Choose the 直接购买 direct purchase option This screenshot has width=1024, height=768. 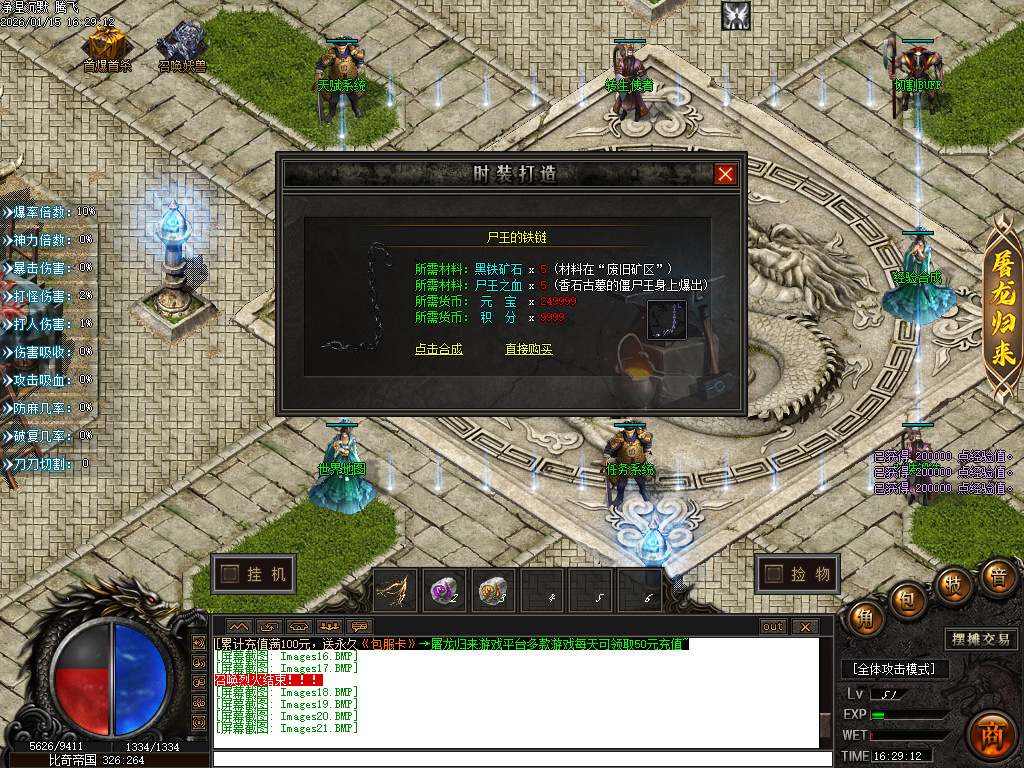pyautogui.click(x=529, y=349)
